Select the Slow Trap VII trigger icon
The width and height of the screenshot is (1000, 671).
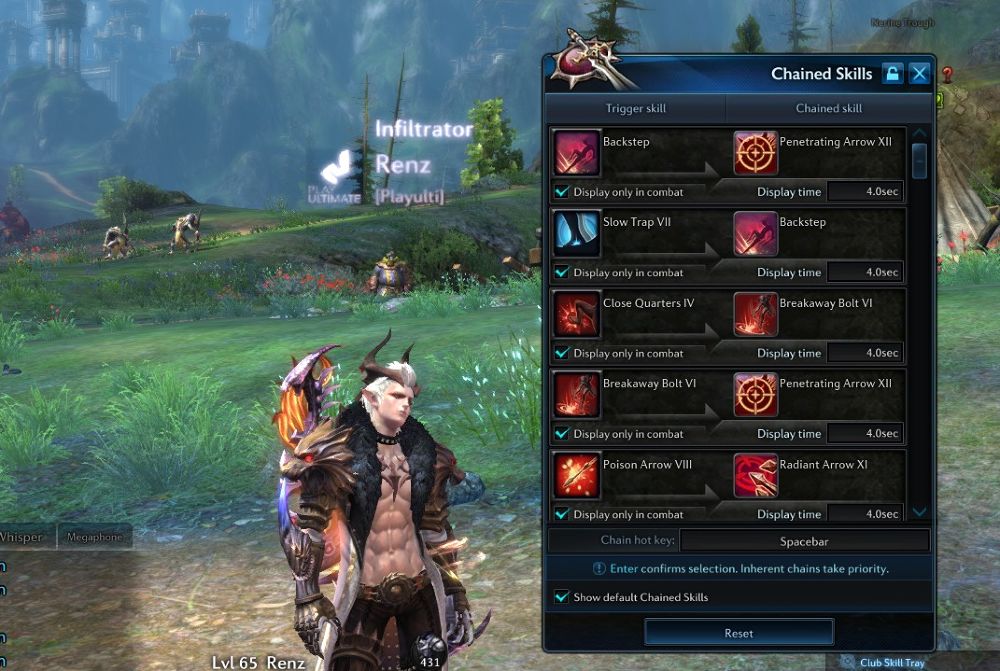tap(577, 234)
